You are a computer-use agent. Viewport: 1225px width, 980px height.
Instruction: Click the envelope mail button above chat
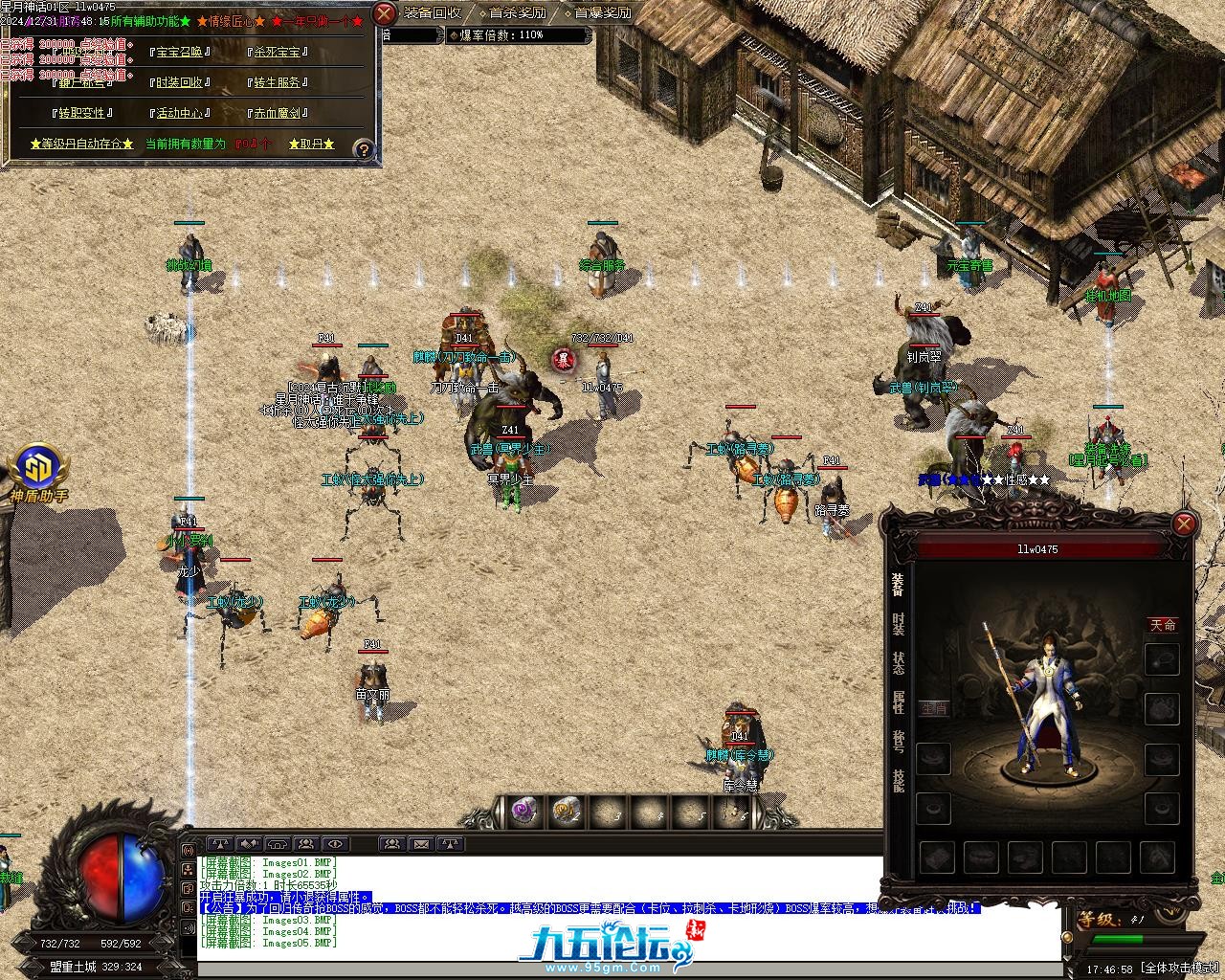click(x=421, y=844)
